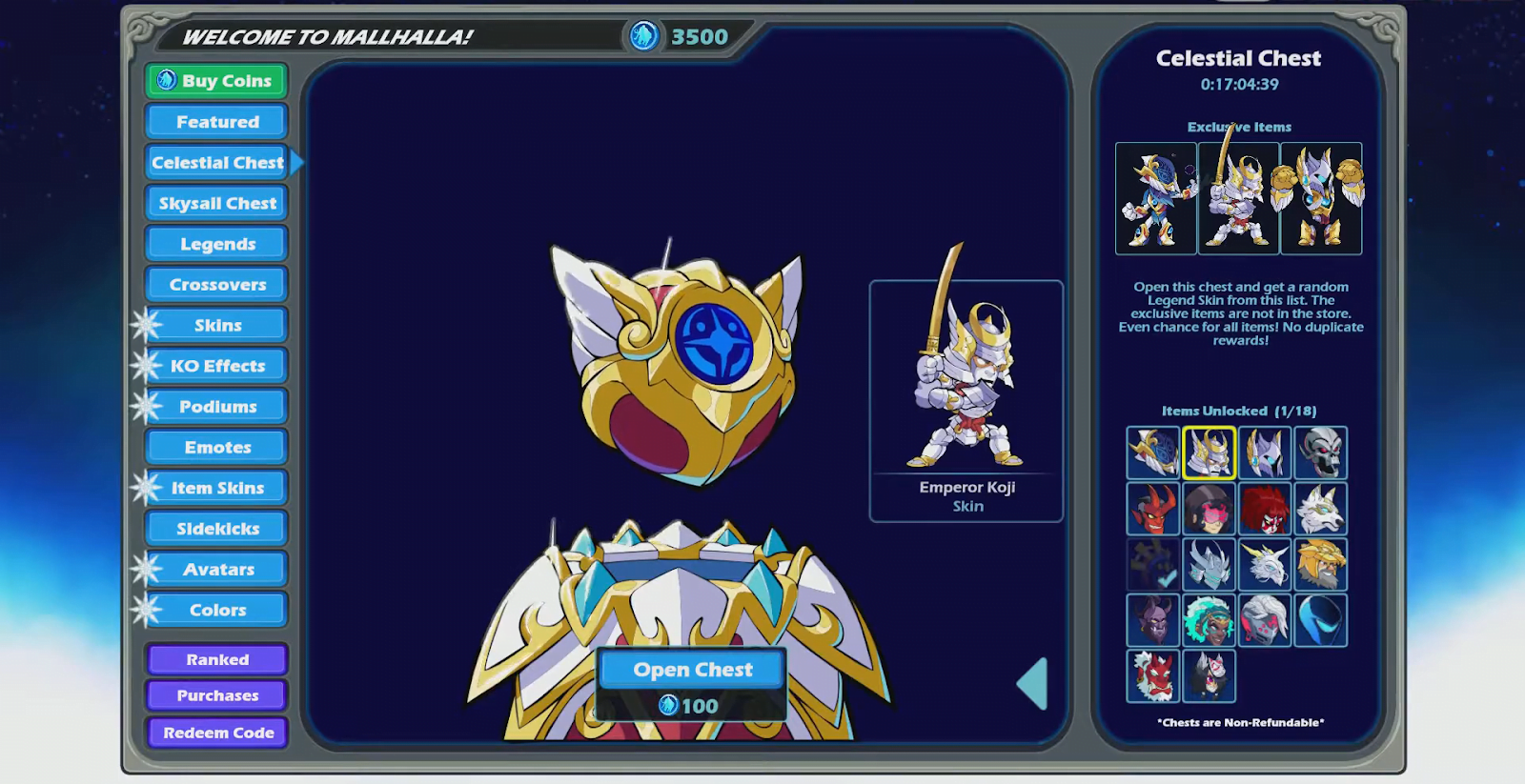Select the Item Skins category
Screen dimensions: 1525x784
[x=217, y=488]
